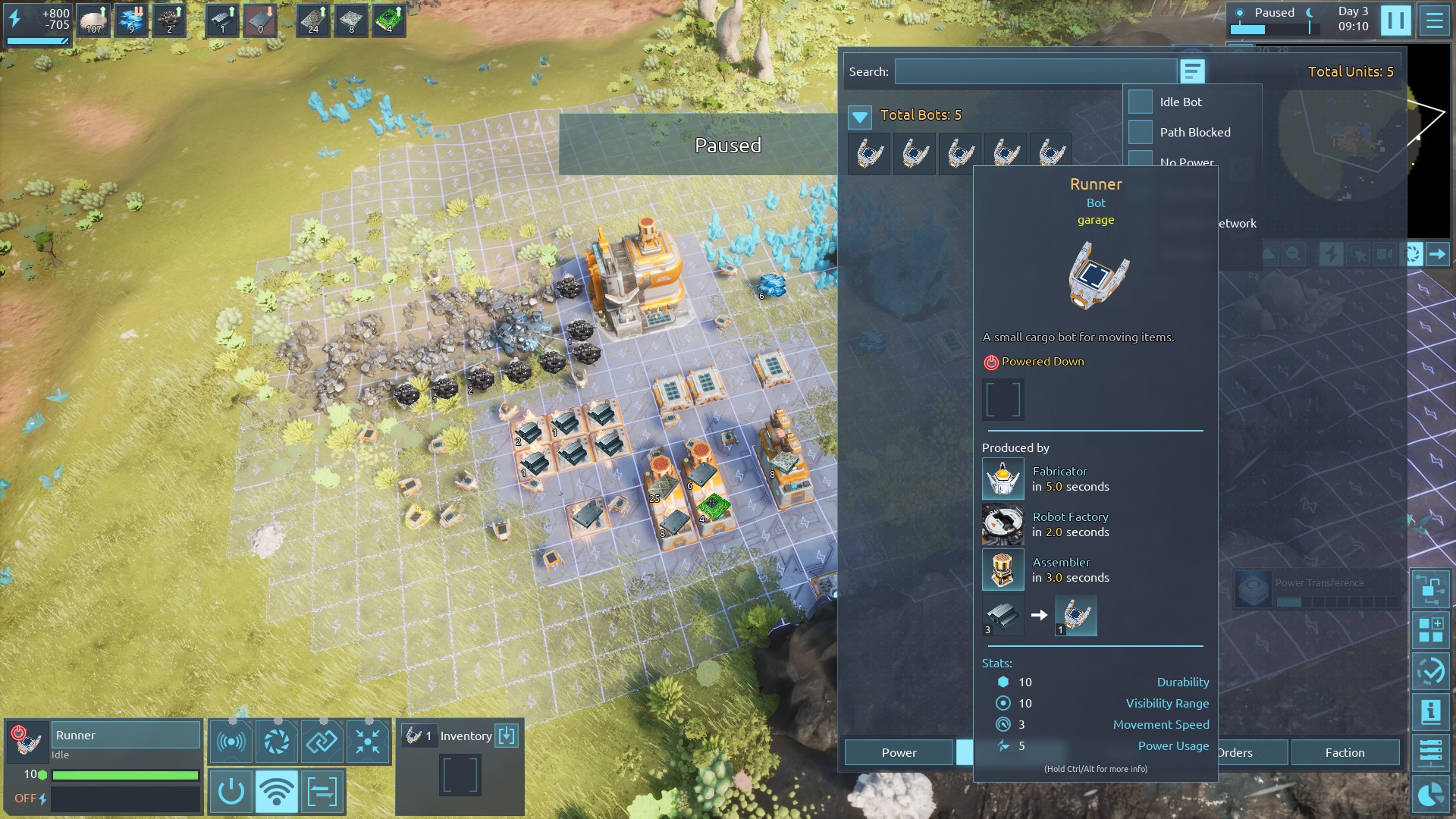Open the hamburger main menu
The height and width of the screenshot is (819, 1456).
(1434, 20)
